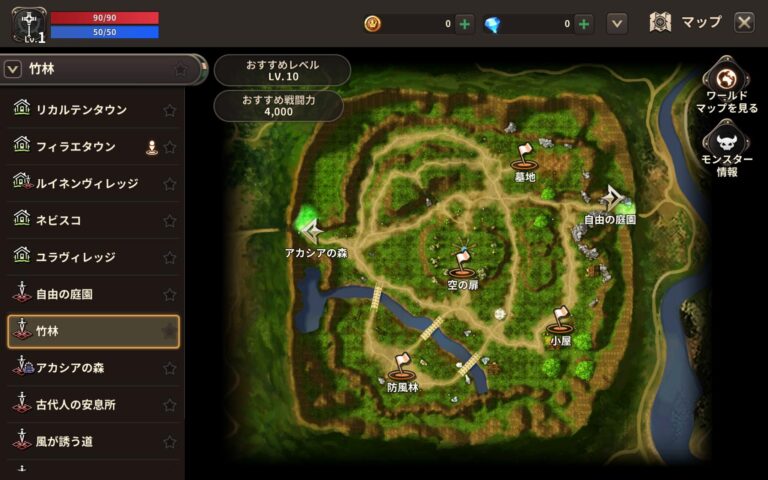The width and height of the screenshot is (768, 480).
Task: Click the 墓地 flag marker on map
Action: pos(525,157)
